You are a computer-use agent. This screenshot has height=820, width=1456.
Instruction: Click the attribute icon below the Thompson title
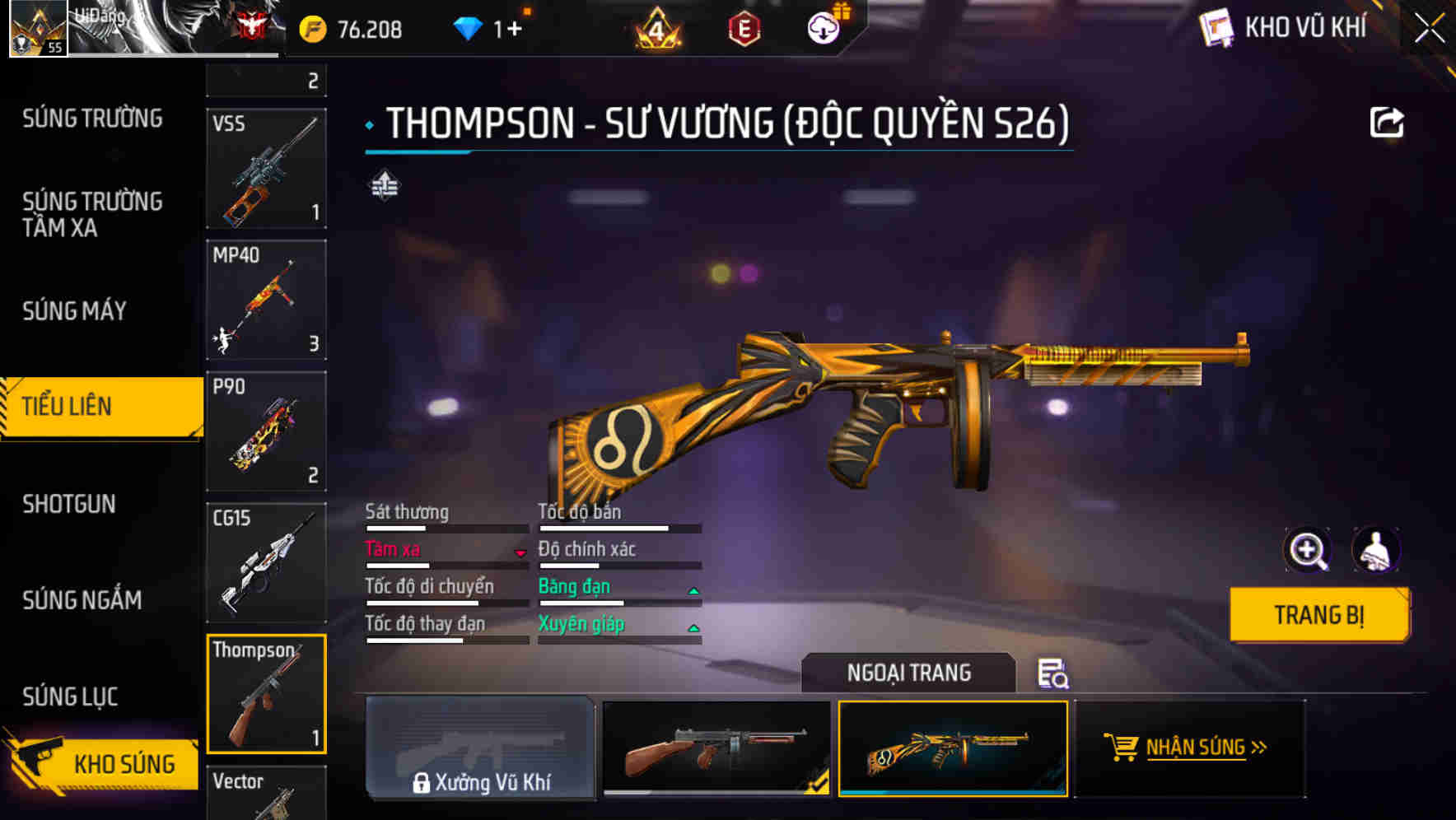coord(384,186)
